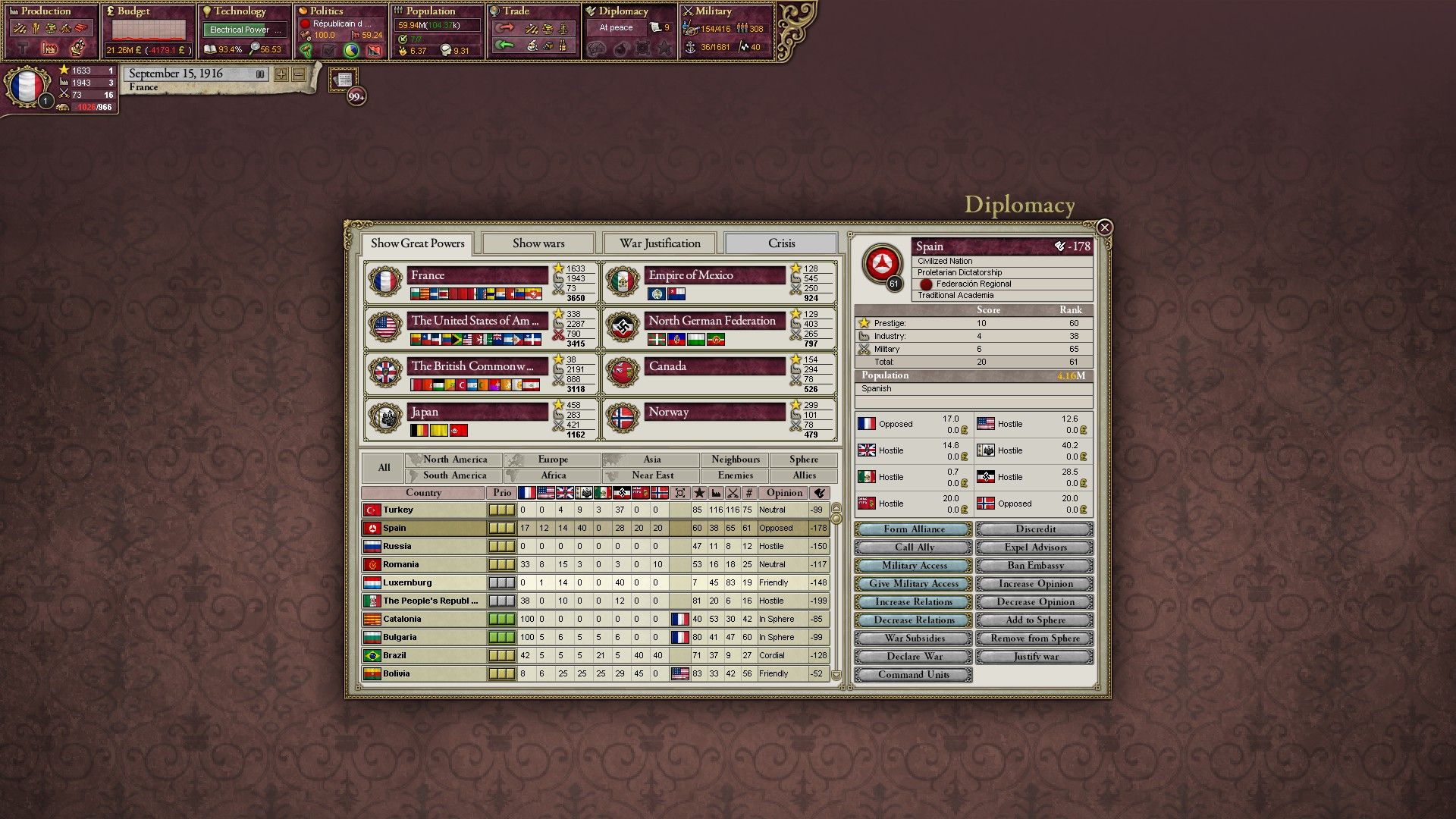Increase game speed with the plus button
This screenshot has height=819, width=1456.
click(x=280, y=75)
